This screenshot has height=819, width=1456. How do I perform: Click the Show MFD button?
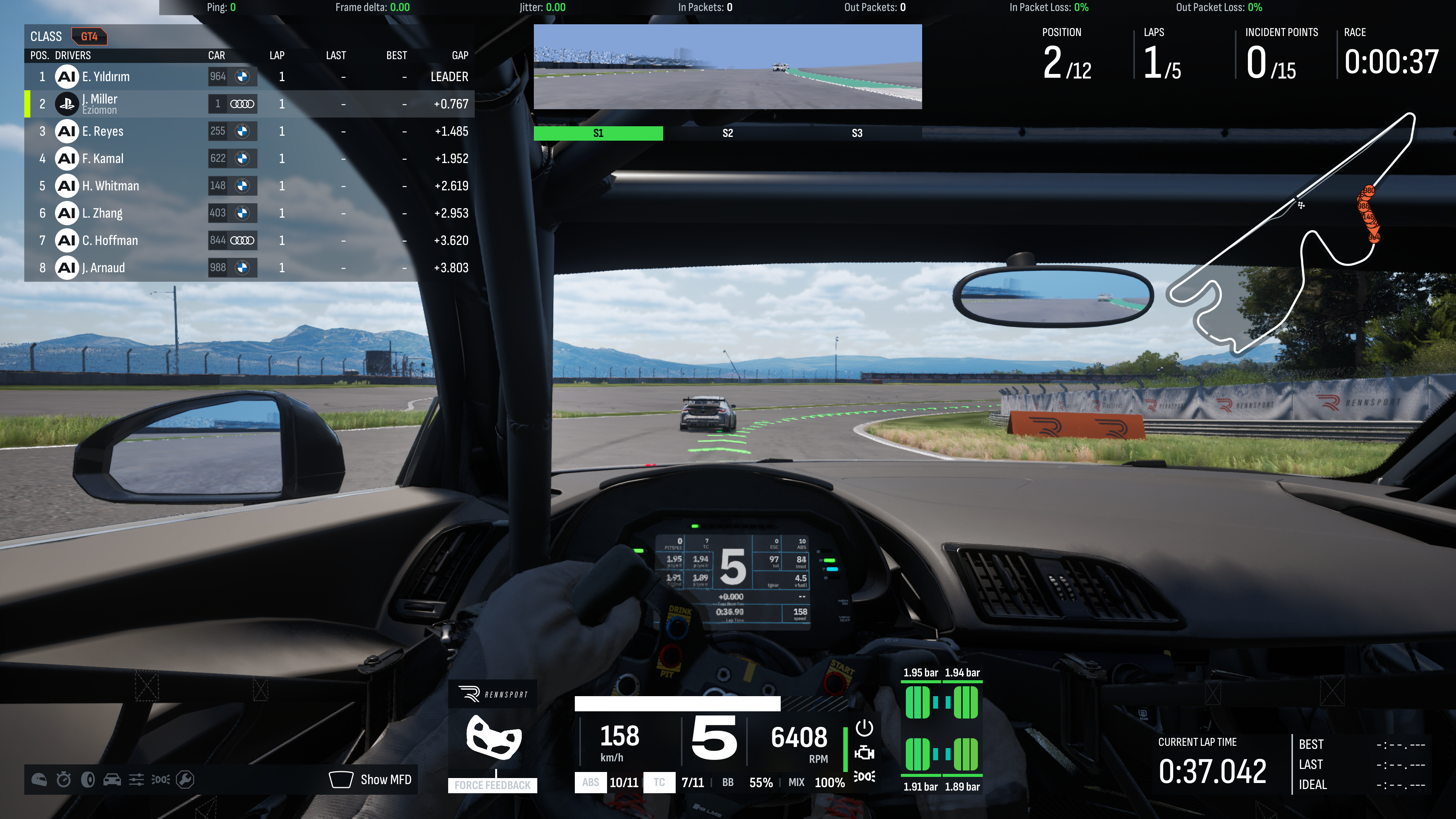point(371,780)
